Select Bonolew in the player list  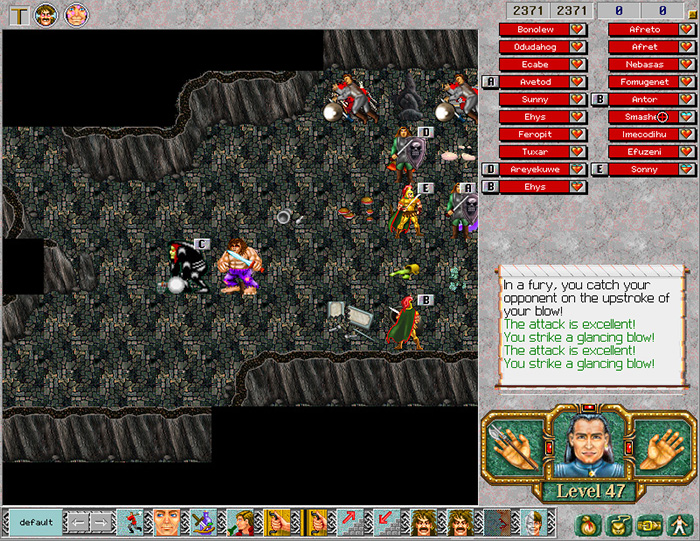point(535,30)
